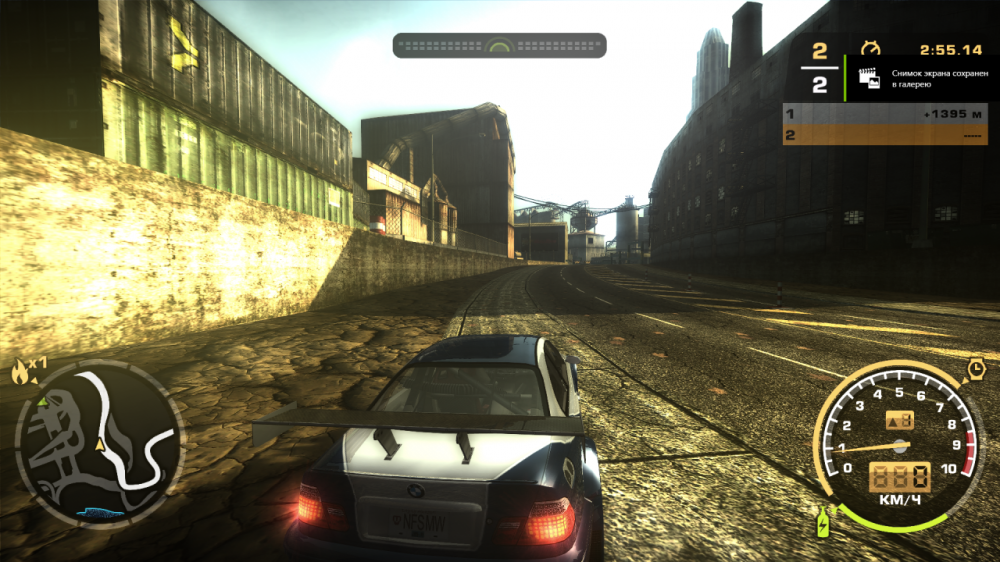Image resolution: width=1000 pixels, height=562 pixels.
Task: Click the heat level flame icon
Action: tap(19, 374)
